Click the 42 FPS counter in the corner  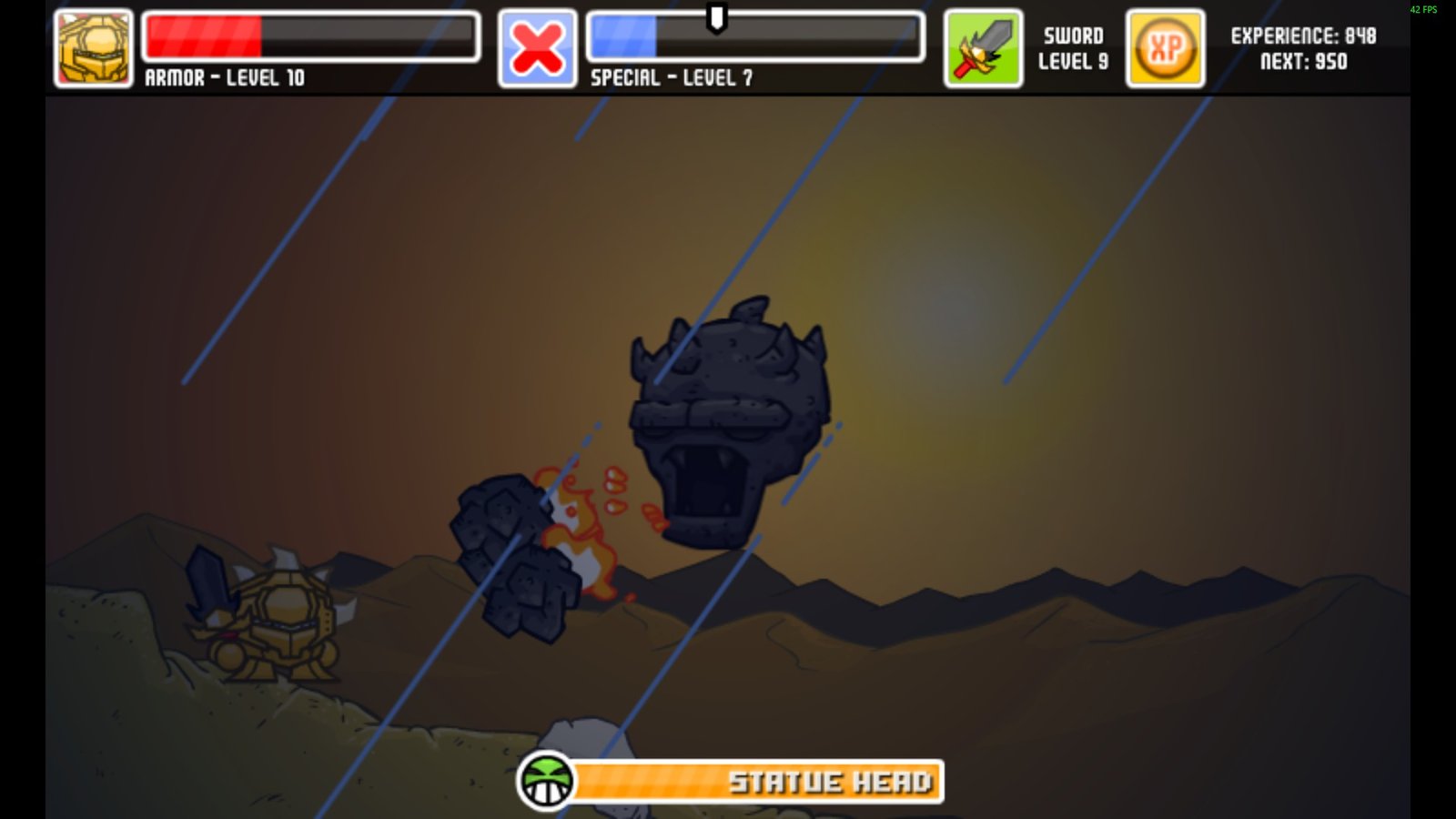click(x=1425, y=9)
